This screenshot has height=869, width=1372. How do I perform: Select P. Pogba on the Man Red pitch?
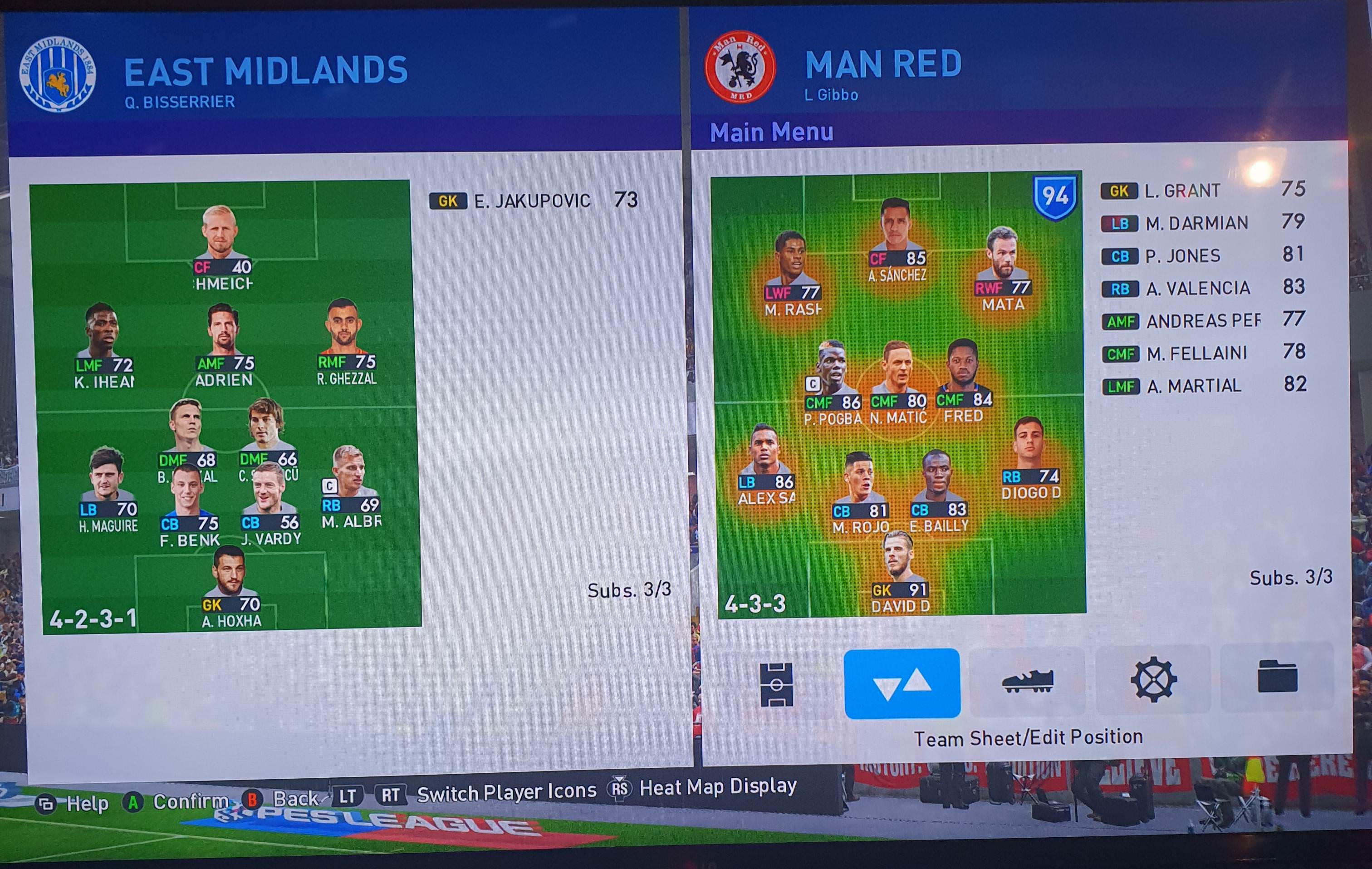pos(832,376)
